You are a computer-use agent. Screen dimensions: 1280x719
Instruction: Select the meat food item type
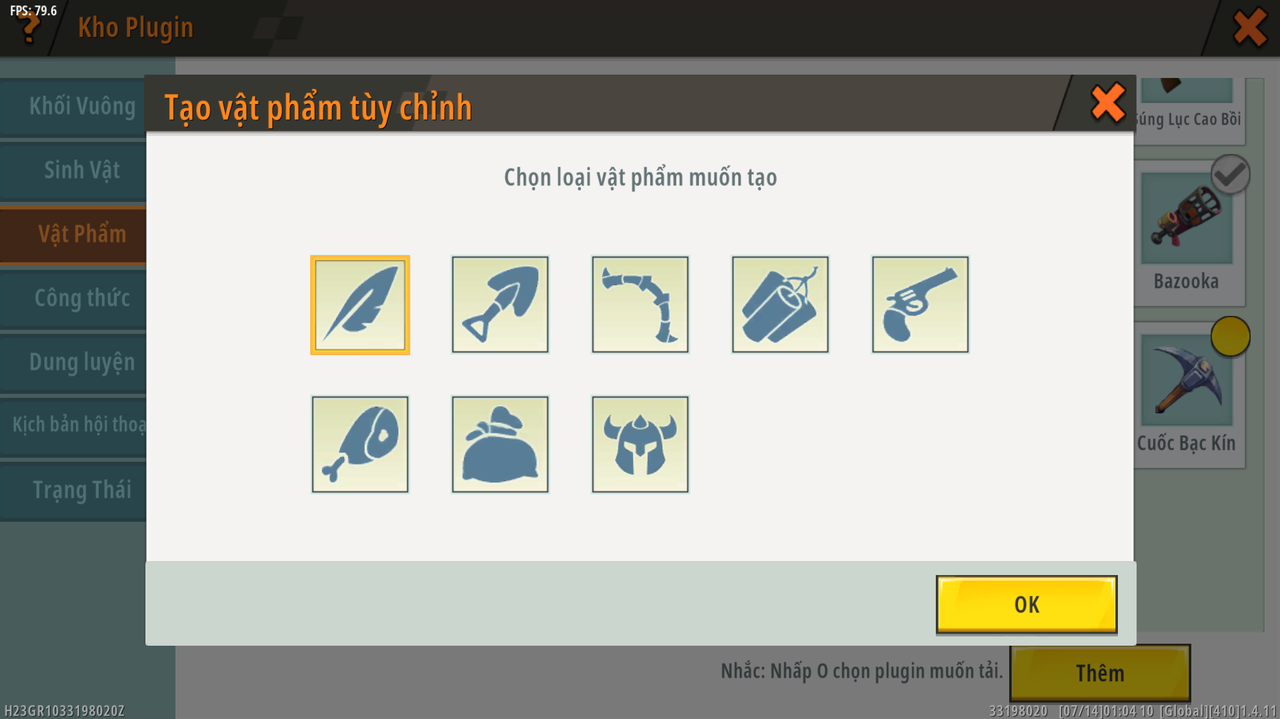pyautogui.click(x=360, y=444)
